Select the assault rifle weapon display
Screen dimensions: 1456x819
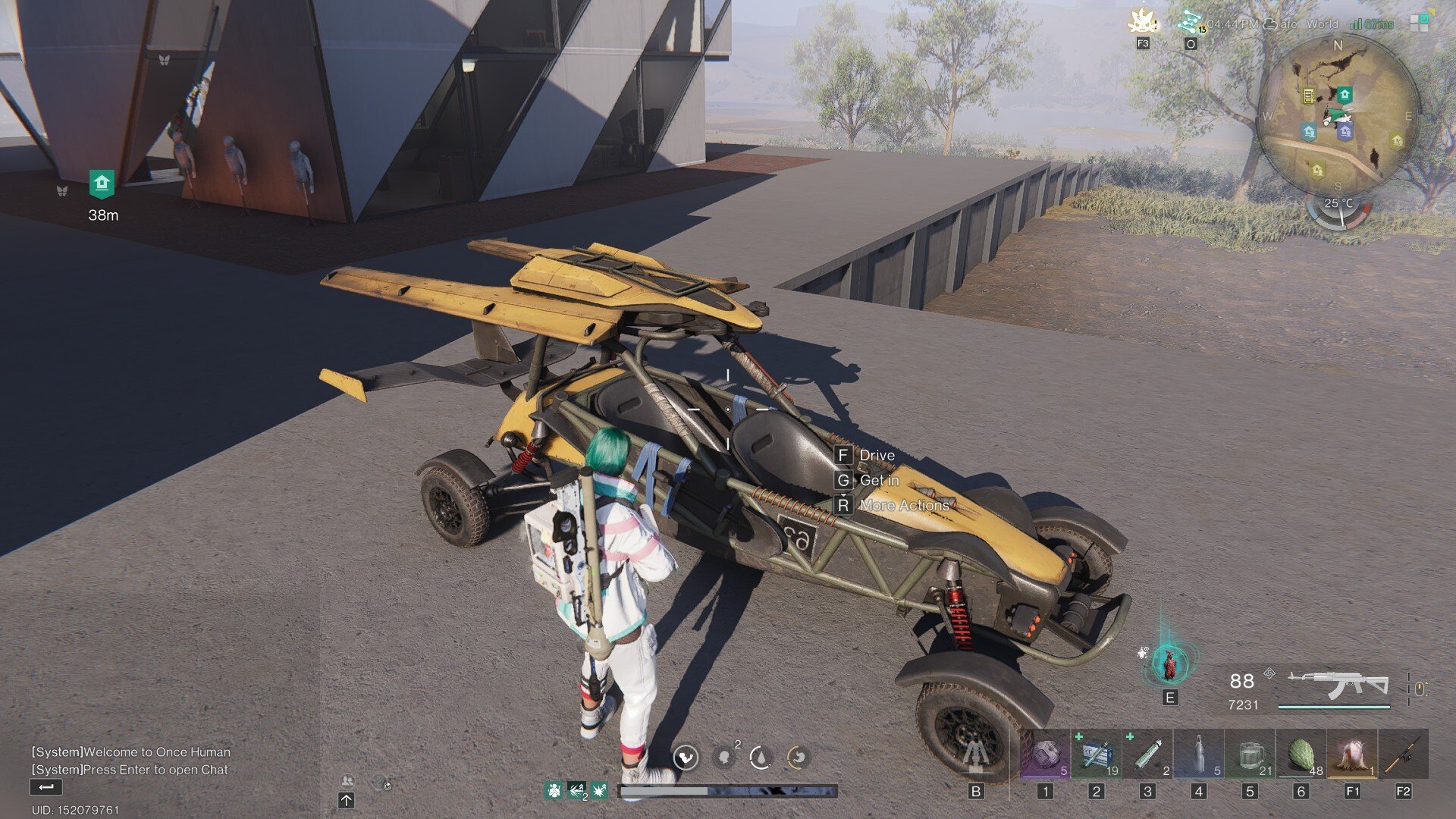(x=1338, y=686)
